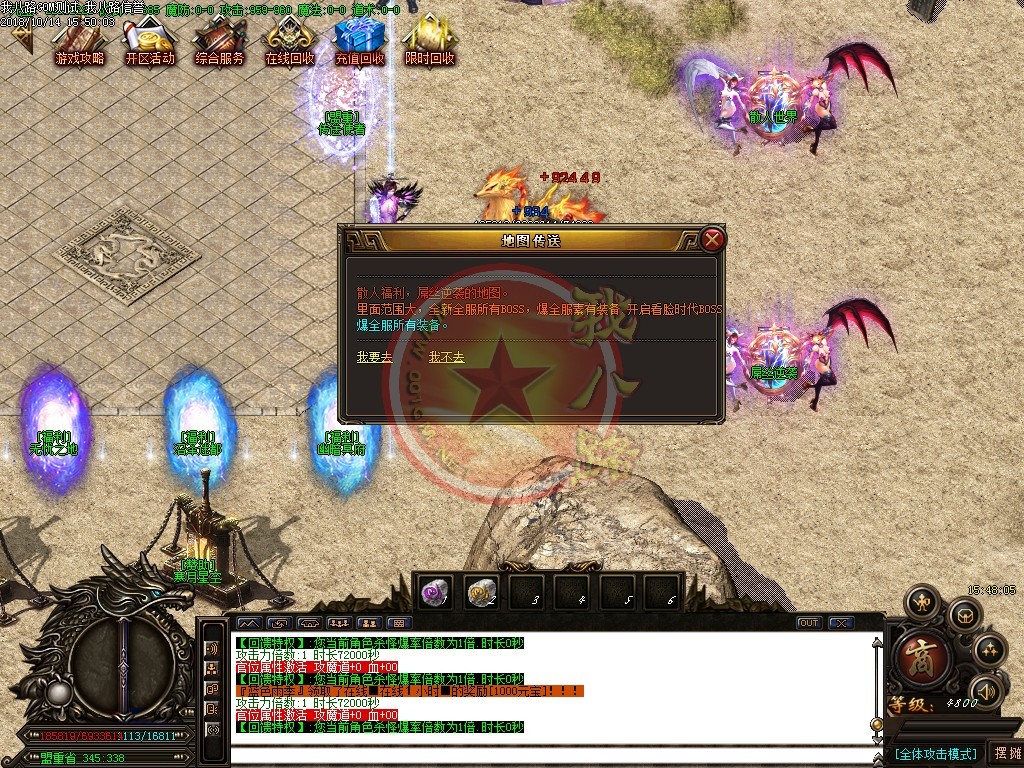
Task: Open the 开区活动 server event icon
Action: pos(150,42)
